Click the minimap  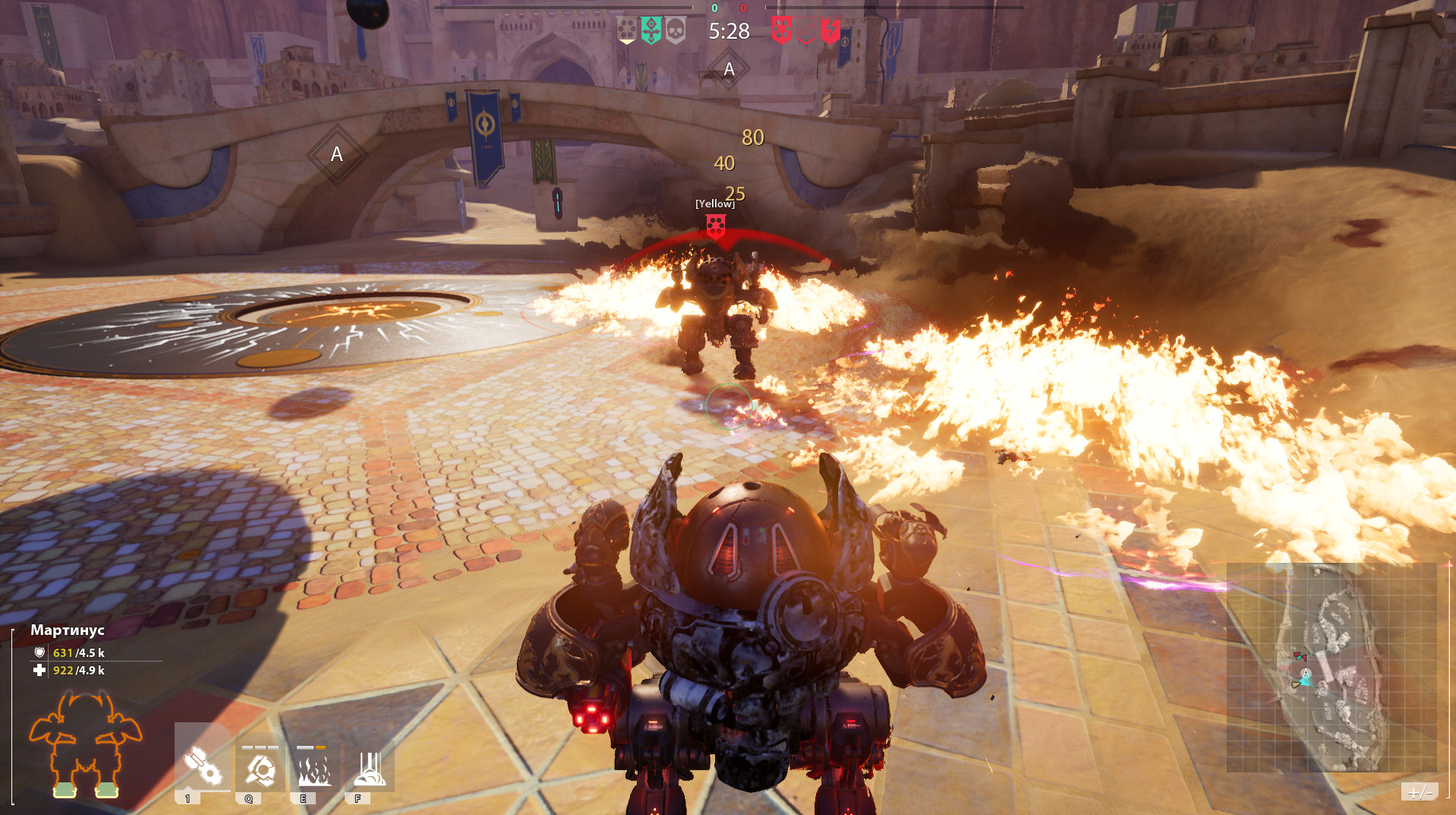tap(1332, 667)
